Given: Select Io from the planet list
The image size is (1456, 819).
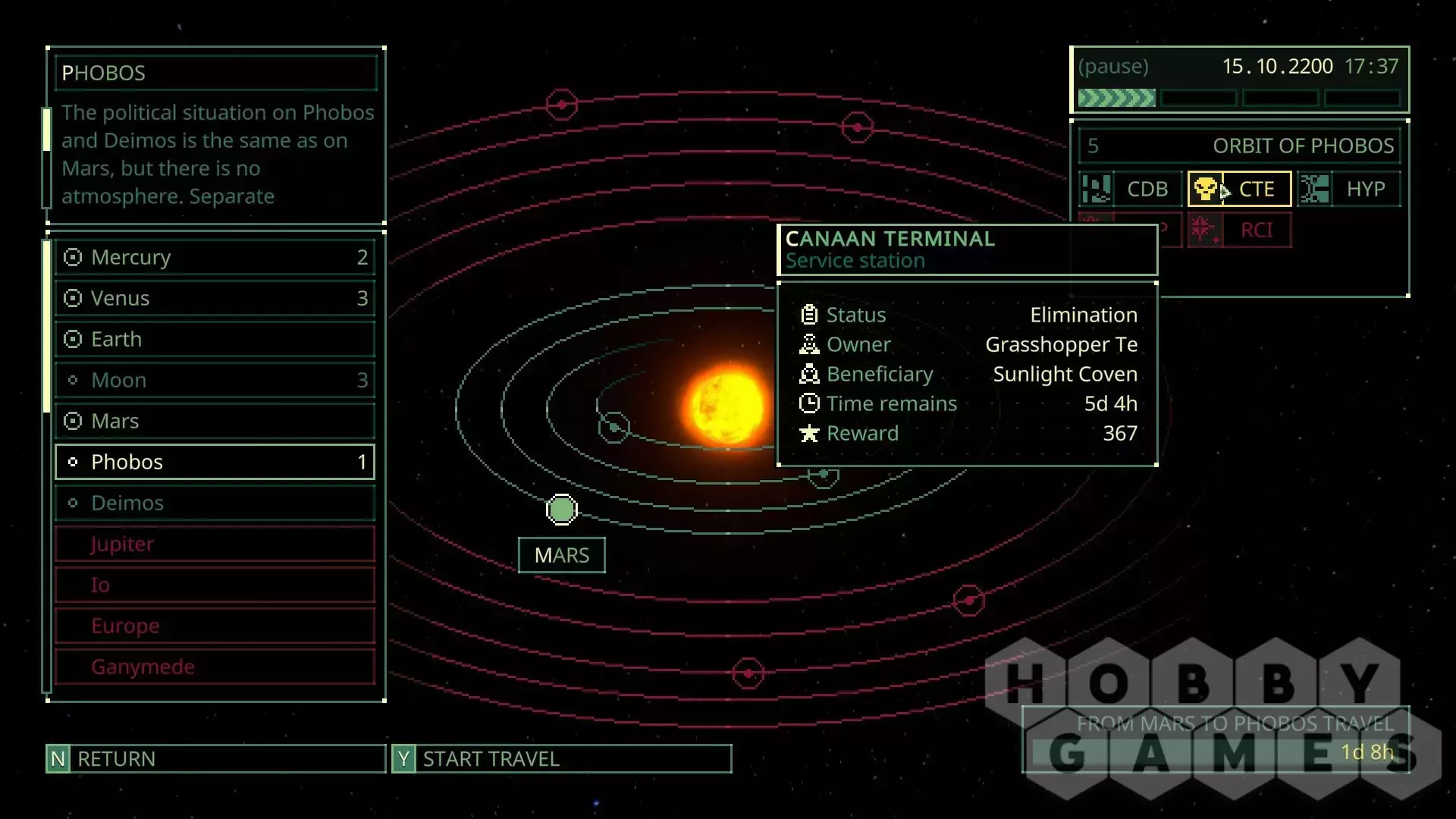Looking at the screenshot, I should (215, 585).
